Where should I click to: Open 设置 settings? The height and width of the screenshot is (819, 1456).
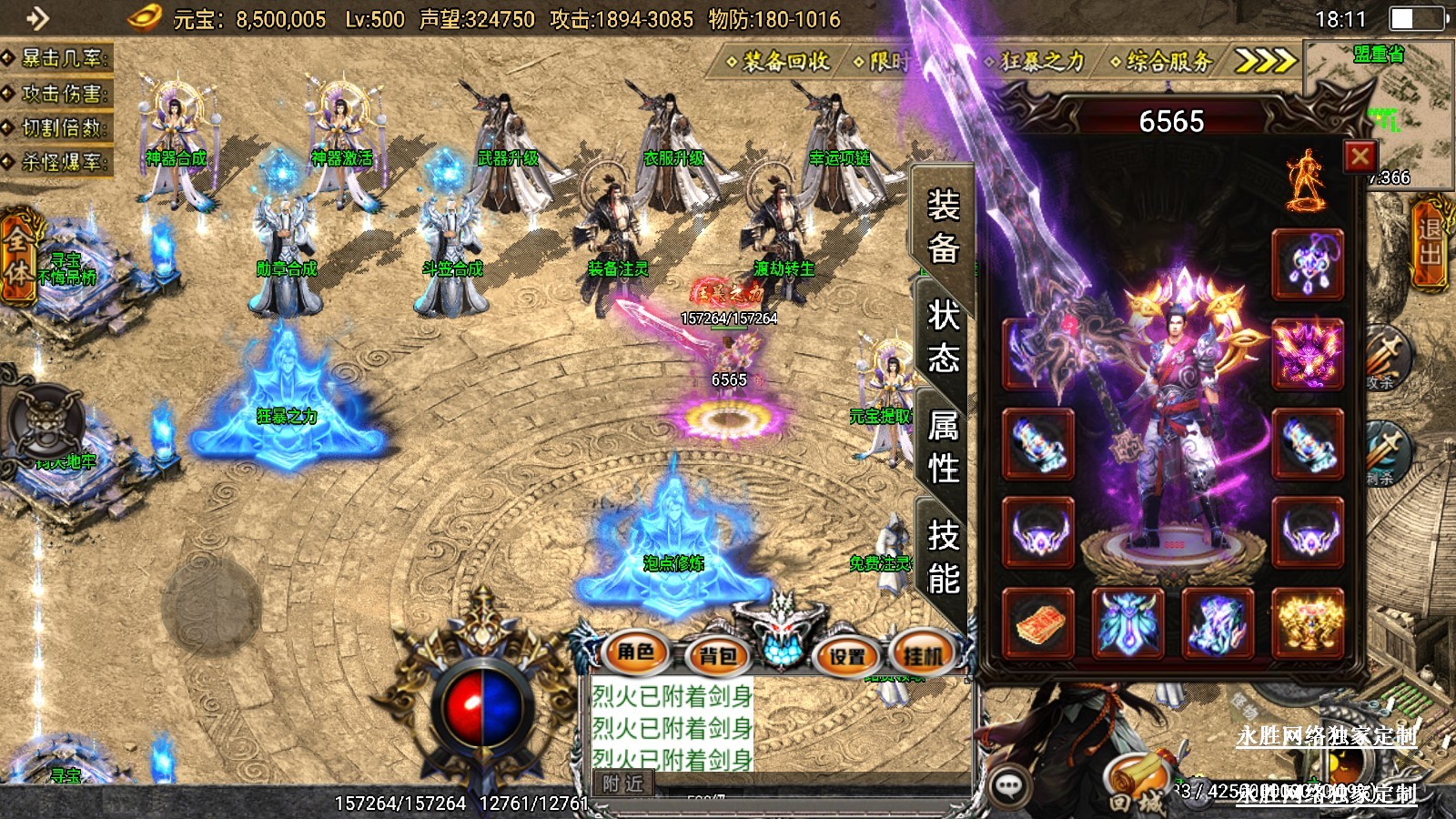pos(846,655)
